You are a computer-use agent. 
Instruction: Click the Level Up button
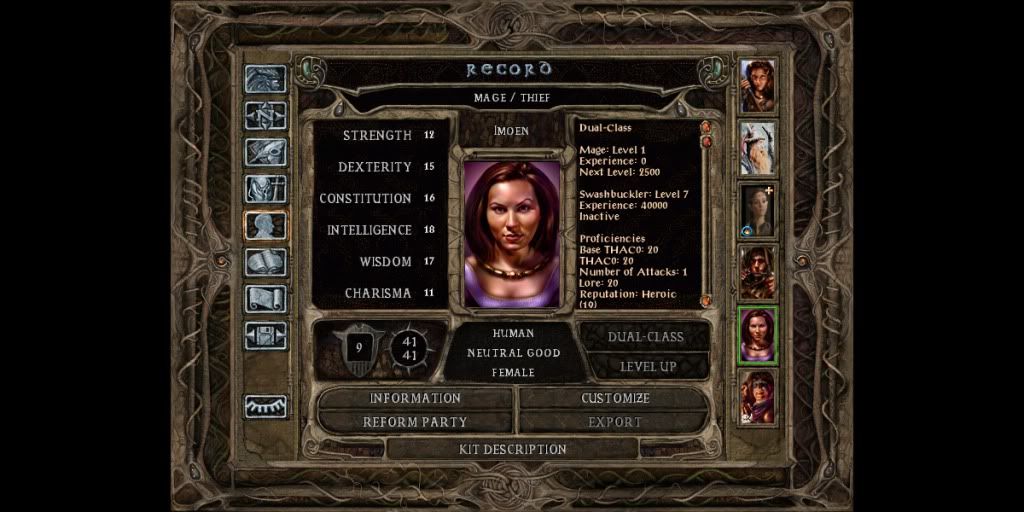coord(647,366)
